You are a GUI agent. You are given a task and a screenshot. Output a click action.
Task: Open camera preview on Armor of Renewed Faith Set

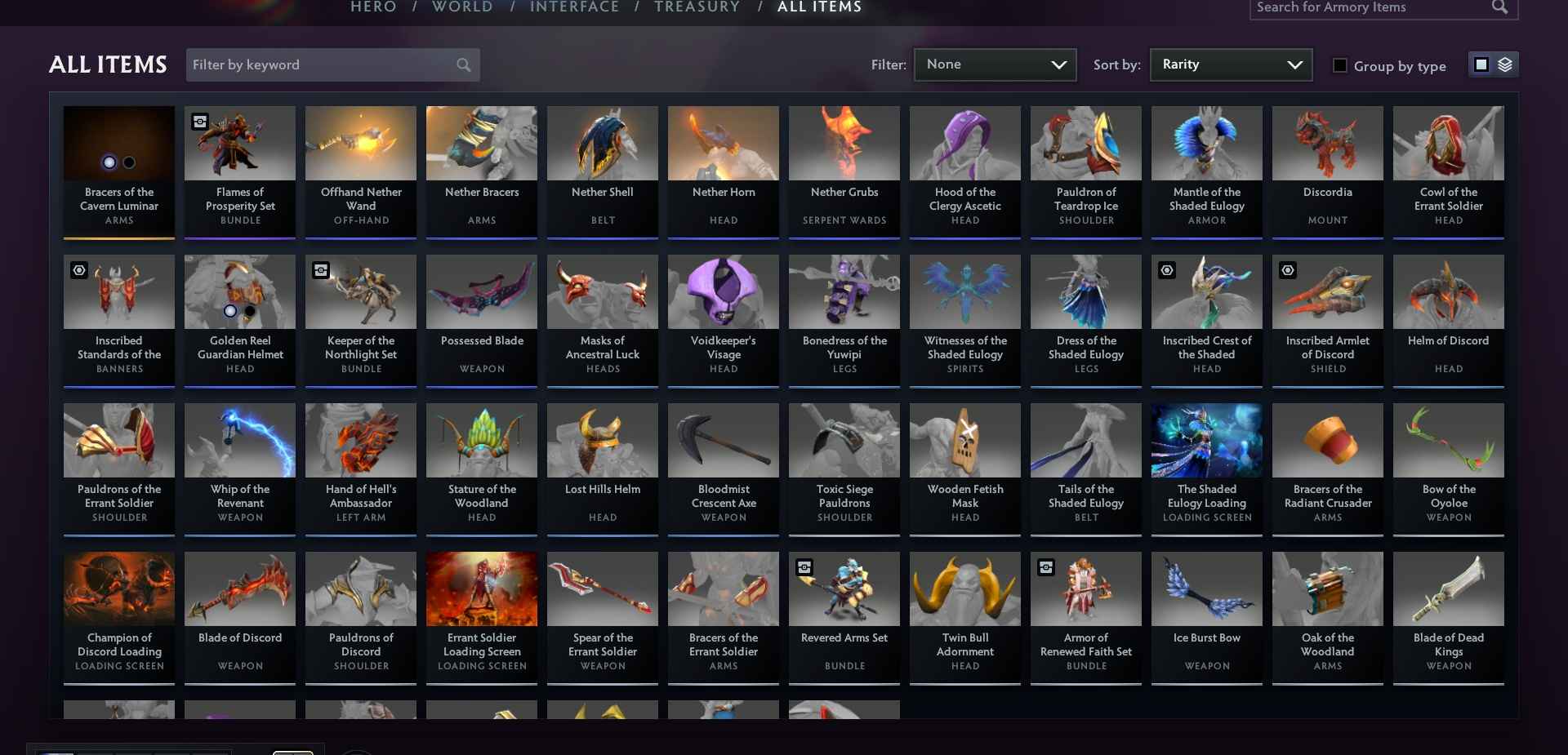point(1045,568)
